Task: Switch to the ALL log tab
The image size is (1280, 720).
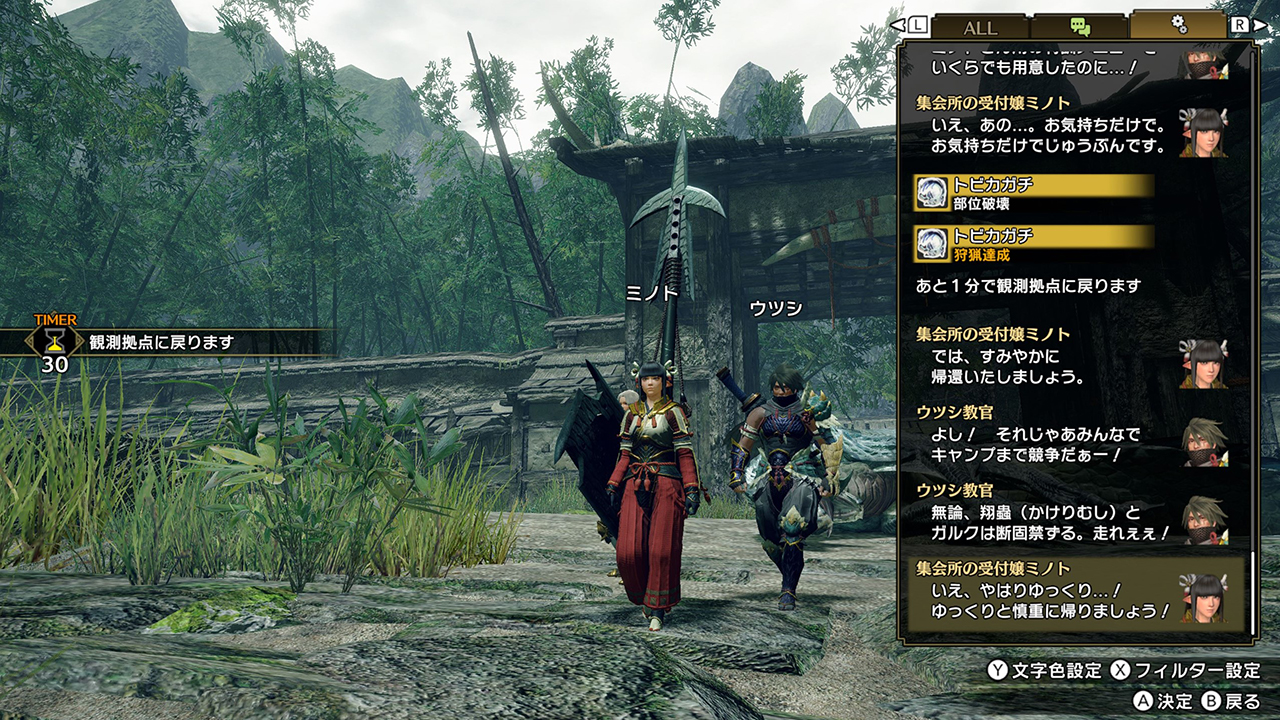Action: click(980, 27)
